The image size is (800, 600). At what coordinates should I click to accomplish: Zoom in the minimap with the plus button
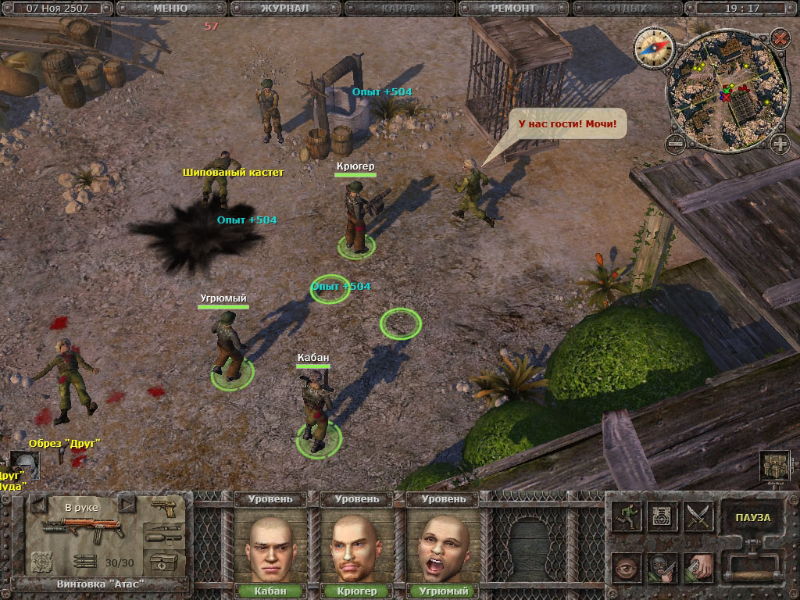780,143
